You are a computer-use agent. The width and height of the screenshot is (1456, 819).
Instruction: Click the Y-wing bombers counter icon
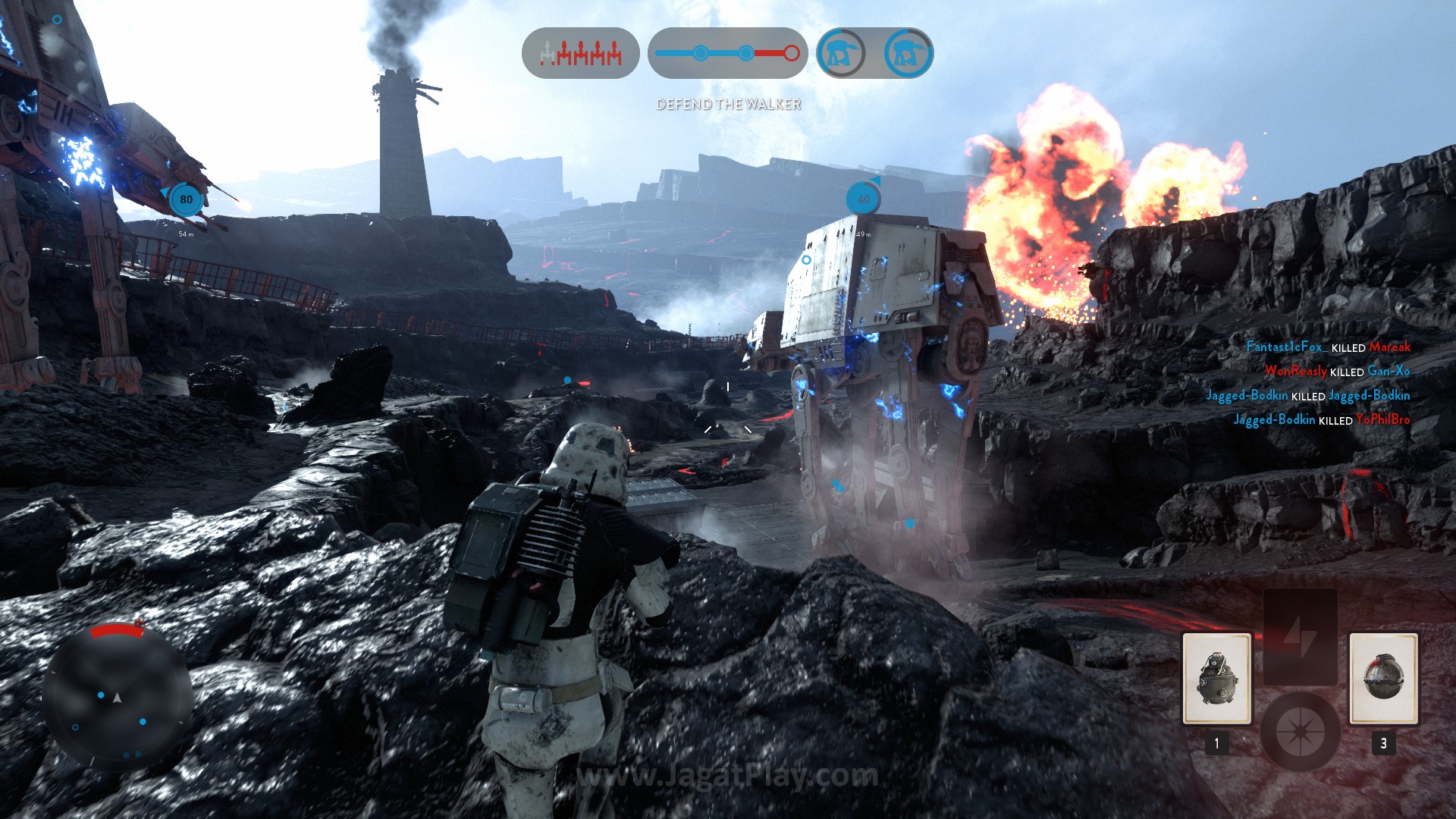[581, 53]
